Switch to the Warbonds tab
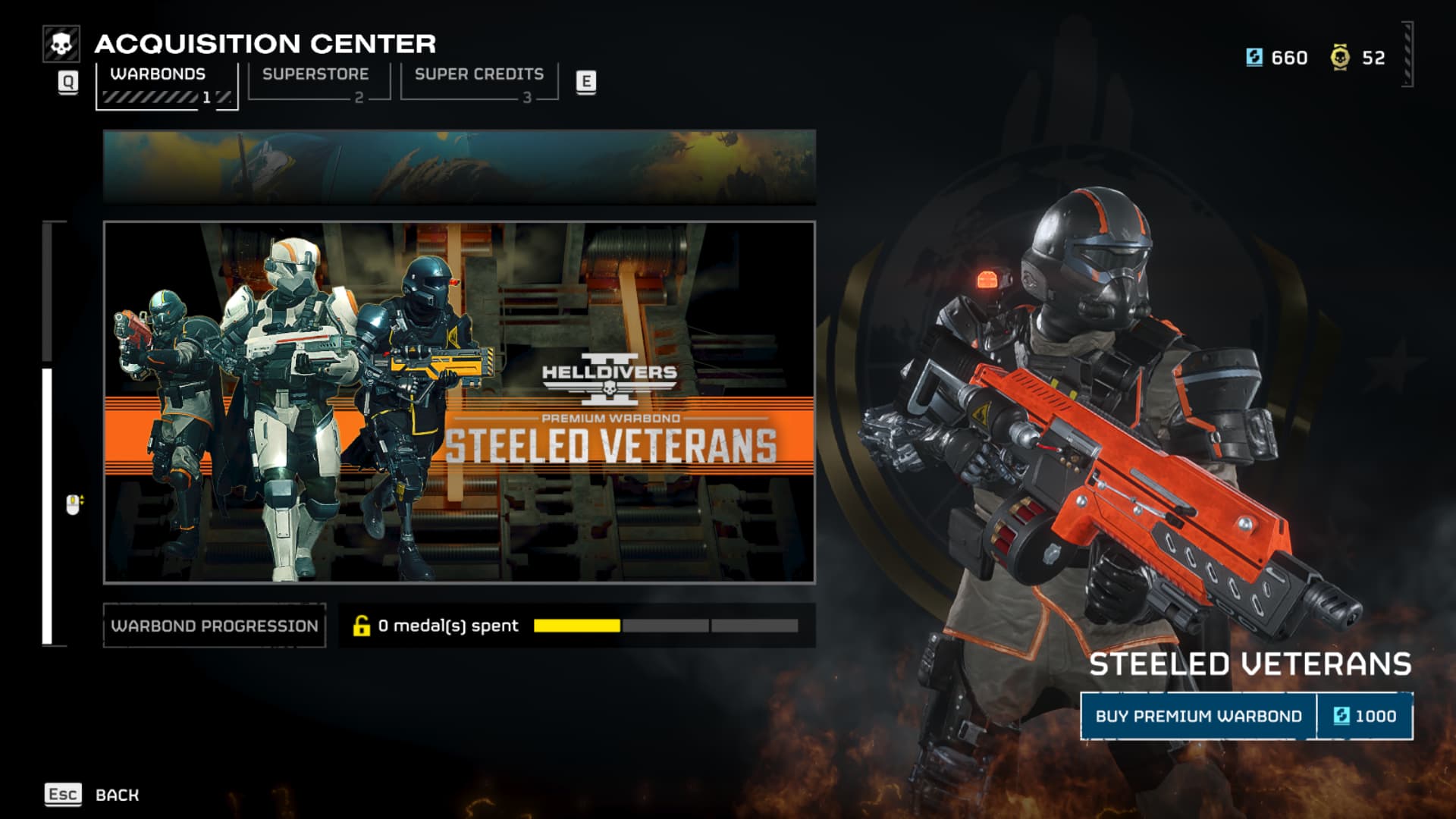The width and height of the screenshot is (1456, 819). coord(166,84)
